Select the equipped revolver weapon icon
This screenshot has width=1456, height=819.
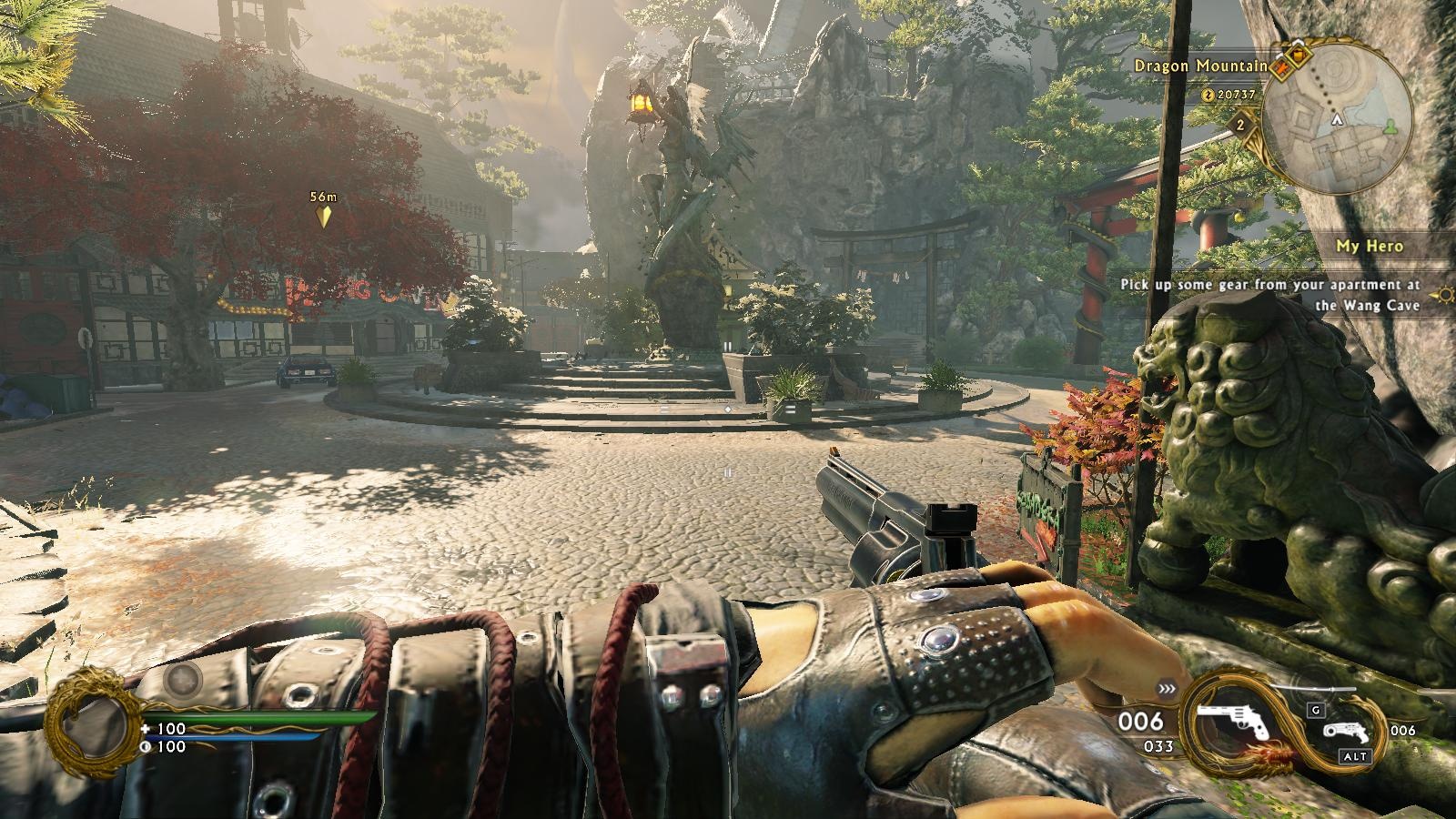click(x=1232, y=720)
